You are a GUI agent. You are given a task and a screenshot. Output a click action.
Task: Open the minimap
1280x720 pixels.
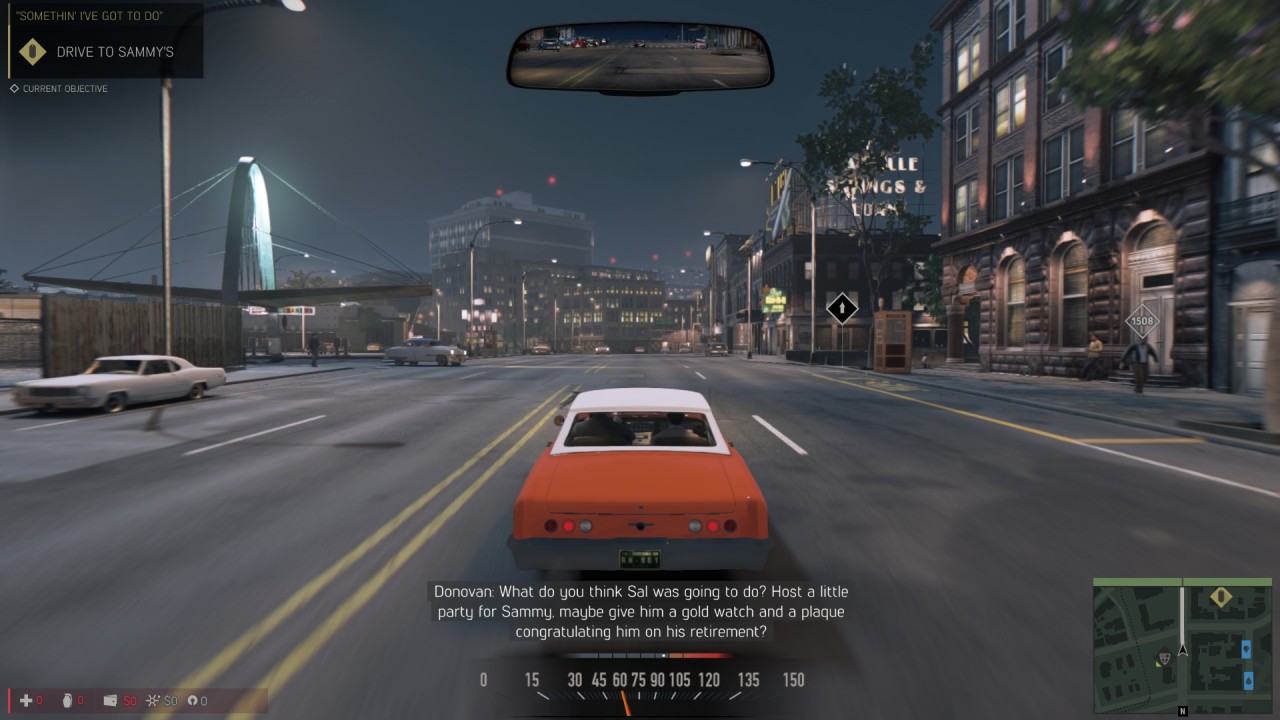pos(1183,646)
